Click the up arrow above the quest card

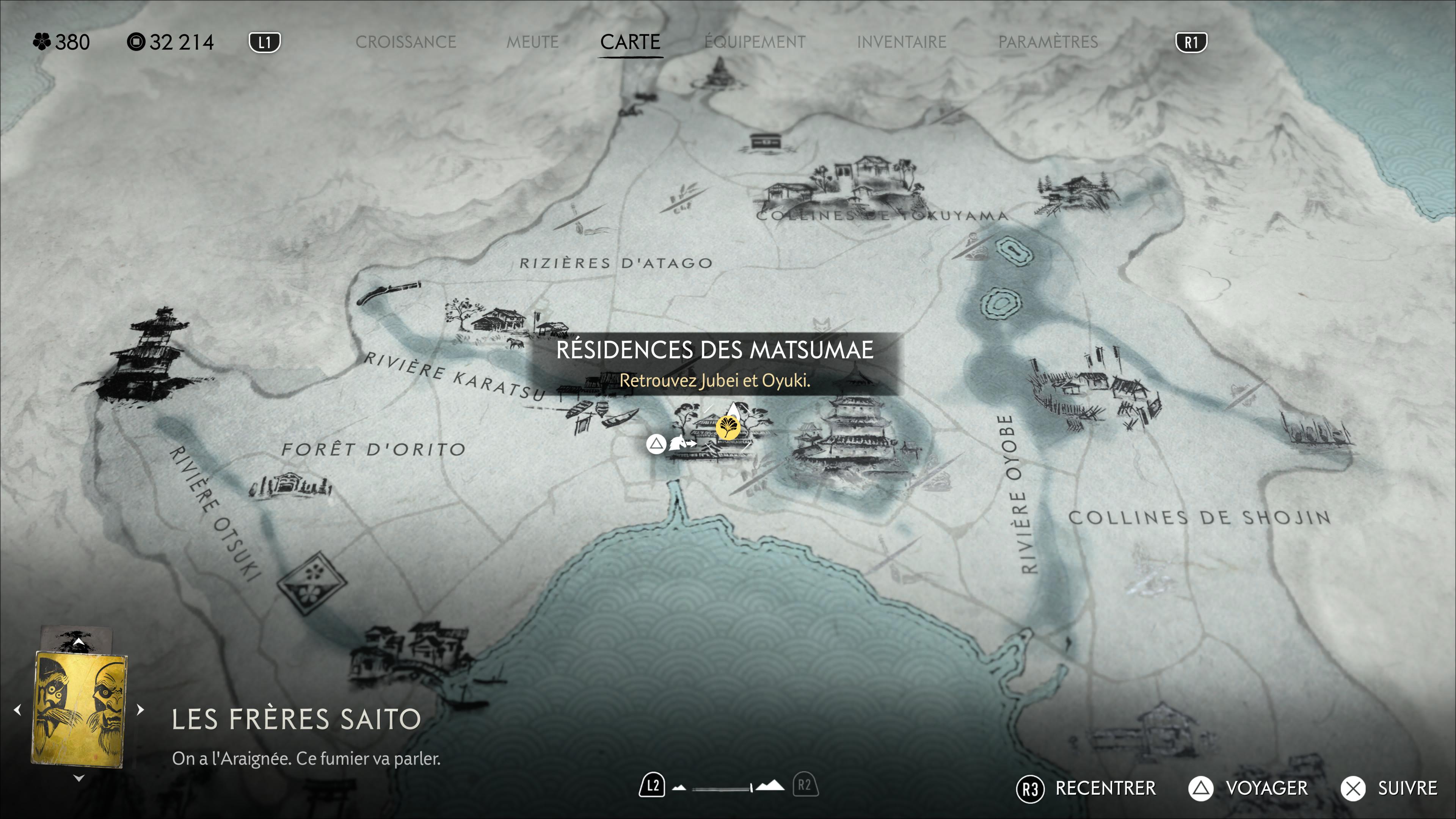78,643
